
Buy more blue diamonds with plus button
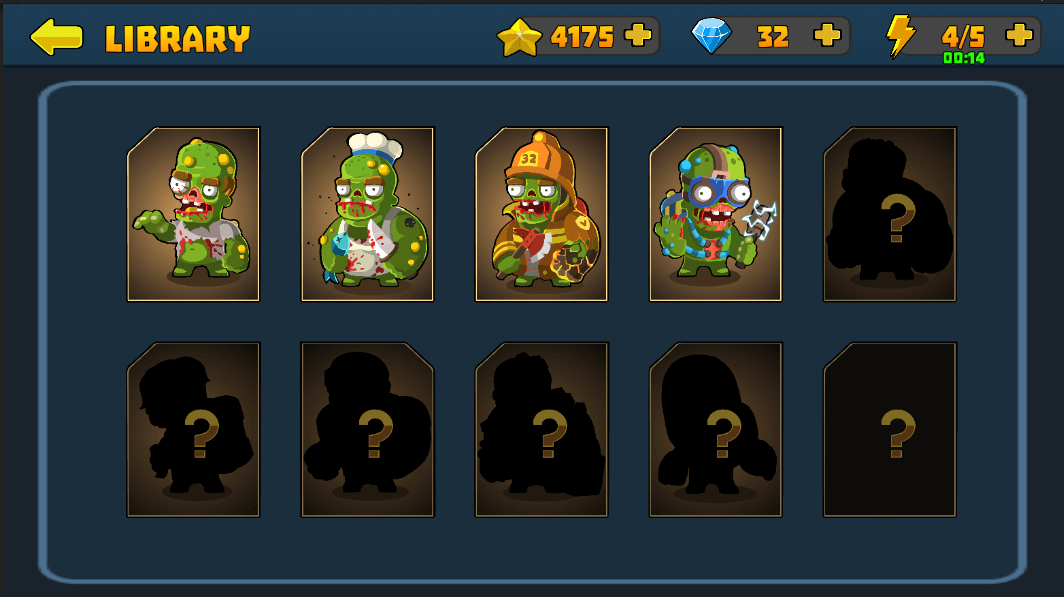tap(827, 36)
